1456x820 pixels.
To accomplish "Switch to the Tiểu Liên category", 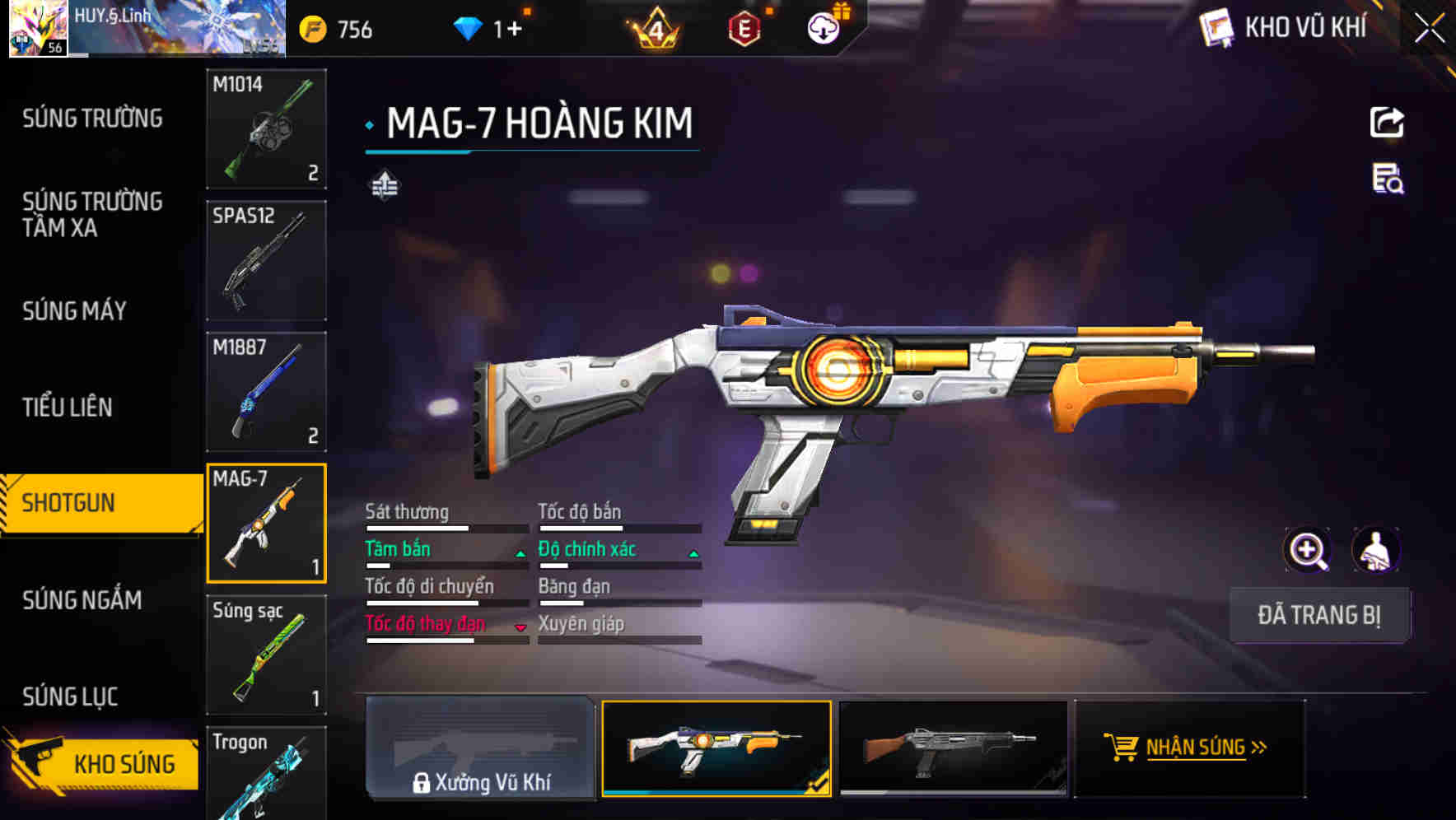I will pyautogui.click(x=68, y=407).
